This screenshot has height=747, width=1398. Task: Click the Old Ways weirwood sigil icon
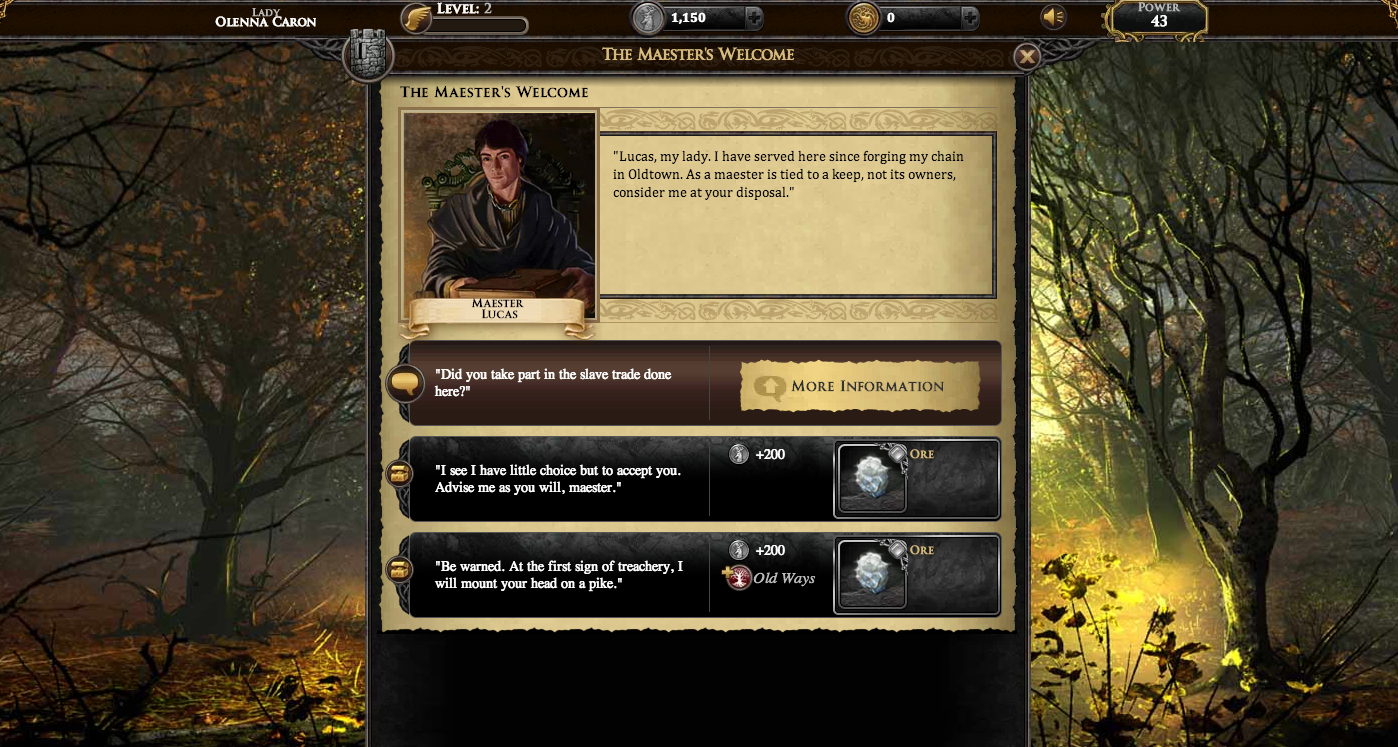(738, 578)
